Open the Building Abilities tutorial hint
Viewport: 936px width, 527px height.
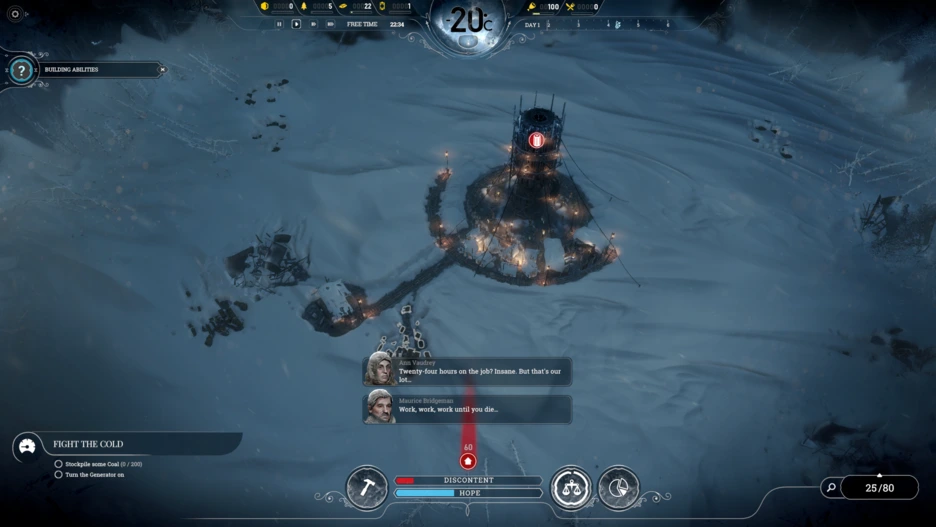pos(22,71)
